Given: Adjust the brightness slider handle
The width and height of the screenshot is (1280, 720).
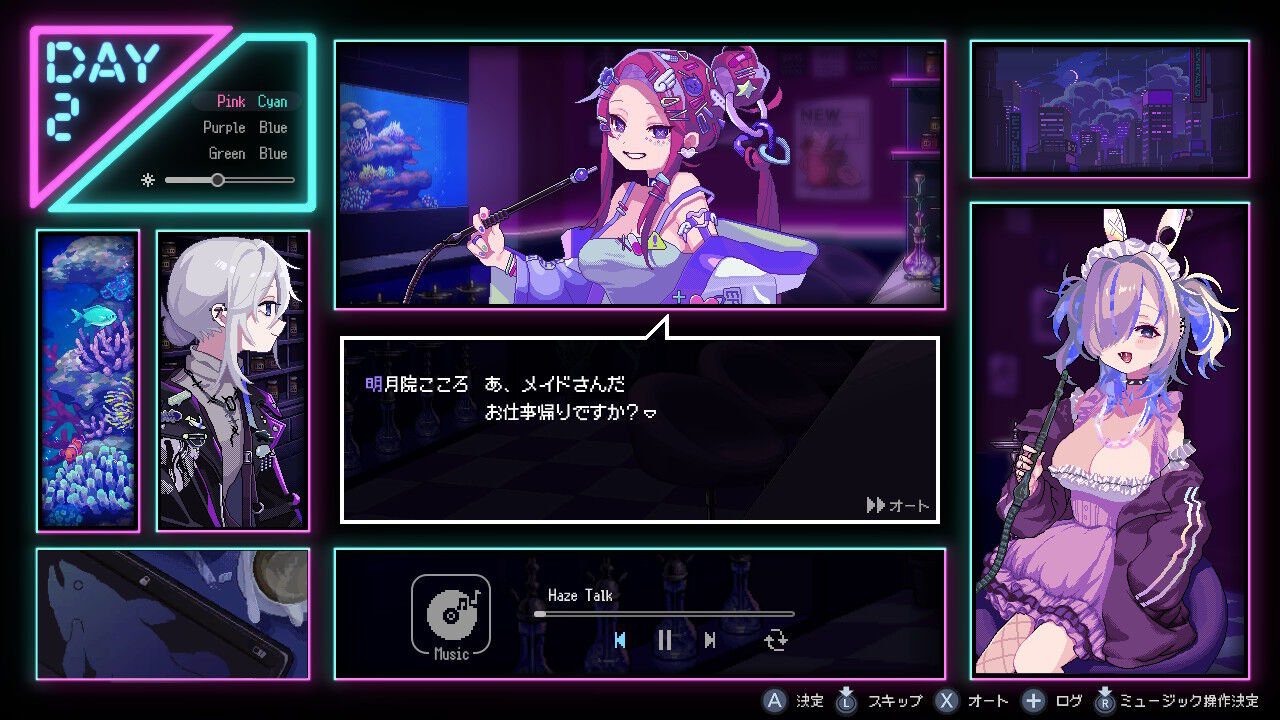Looking at the screenshot, I should (218, 180).
